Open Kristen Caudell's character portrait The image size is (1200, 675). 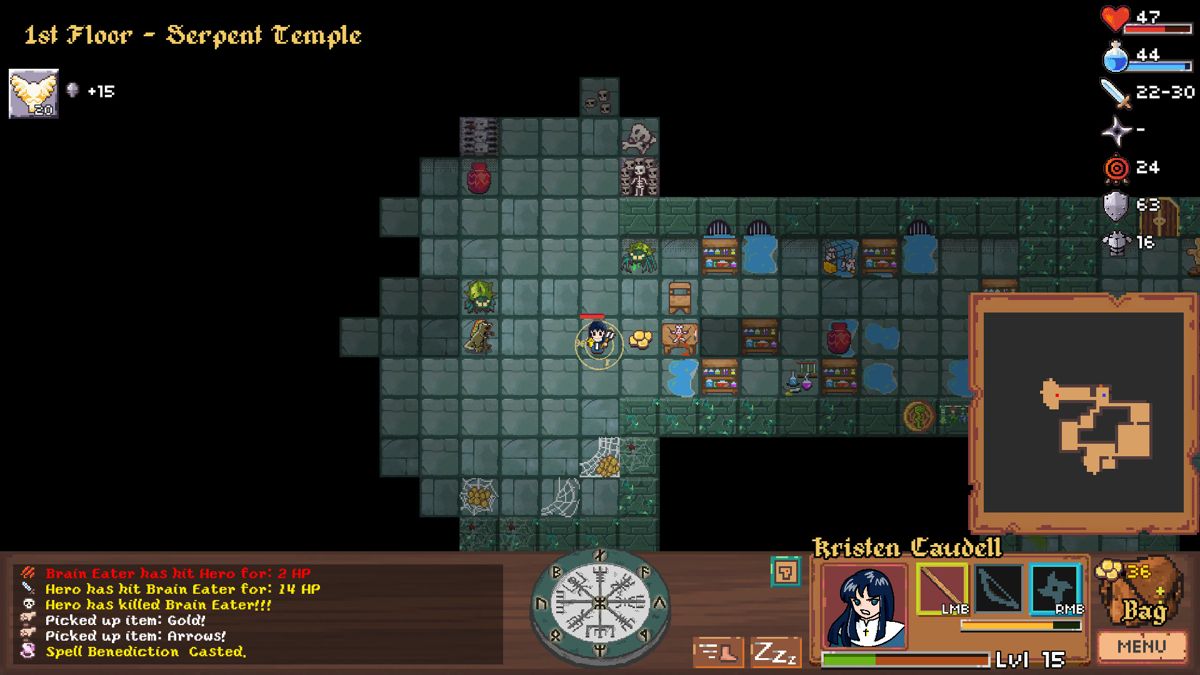coord(865,605)
